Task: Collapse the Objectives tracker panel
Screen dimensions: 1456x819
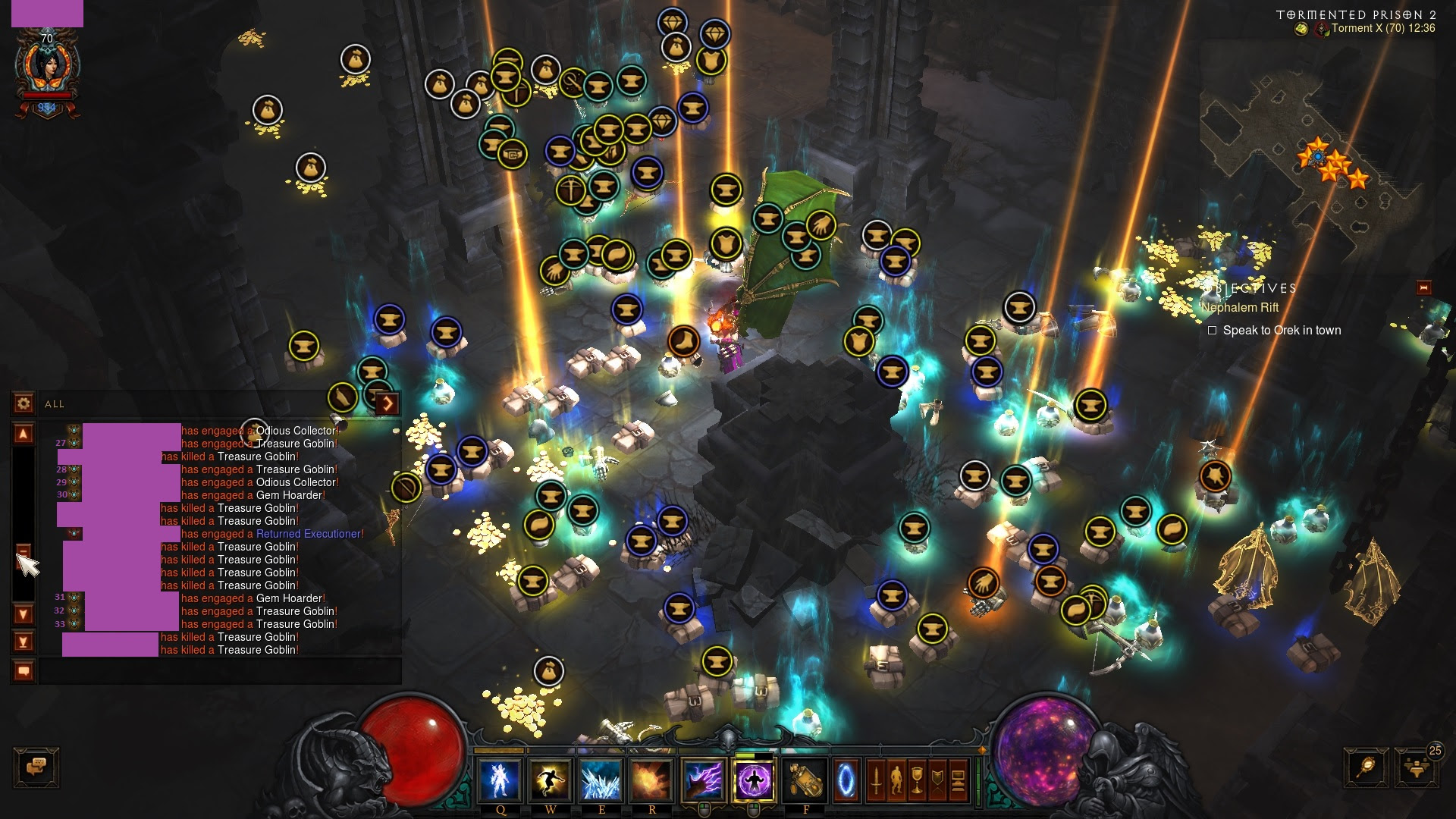Action: pyautogui.click(x=1423, y=287)
